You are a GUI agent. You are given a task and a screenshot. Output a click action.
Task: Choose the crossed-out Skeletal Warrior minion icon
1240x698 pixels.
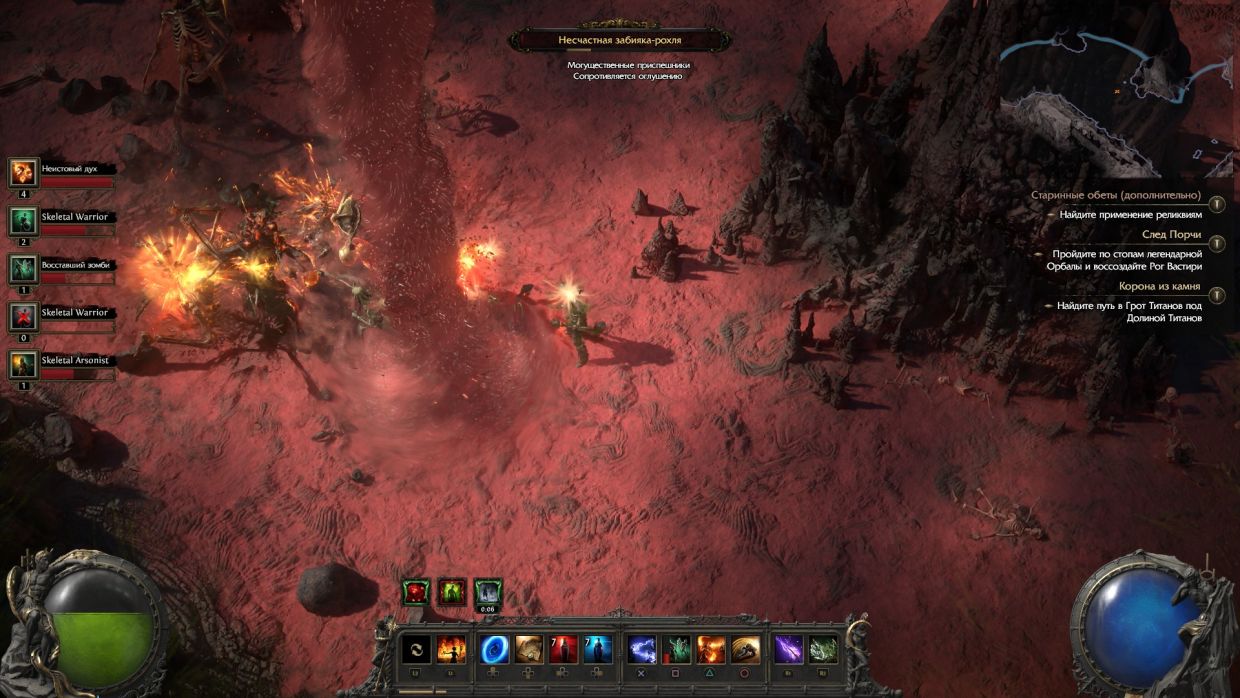pyautogui.click(x=23, y=317)
